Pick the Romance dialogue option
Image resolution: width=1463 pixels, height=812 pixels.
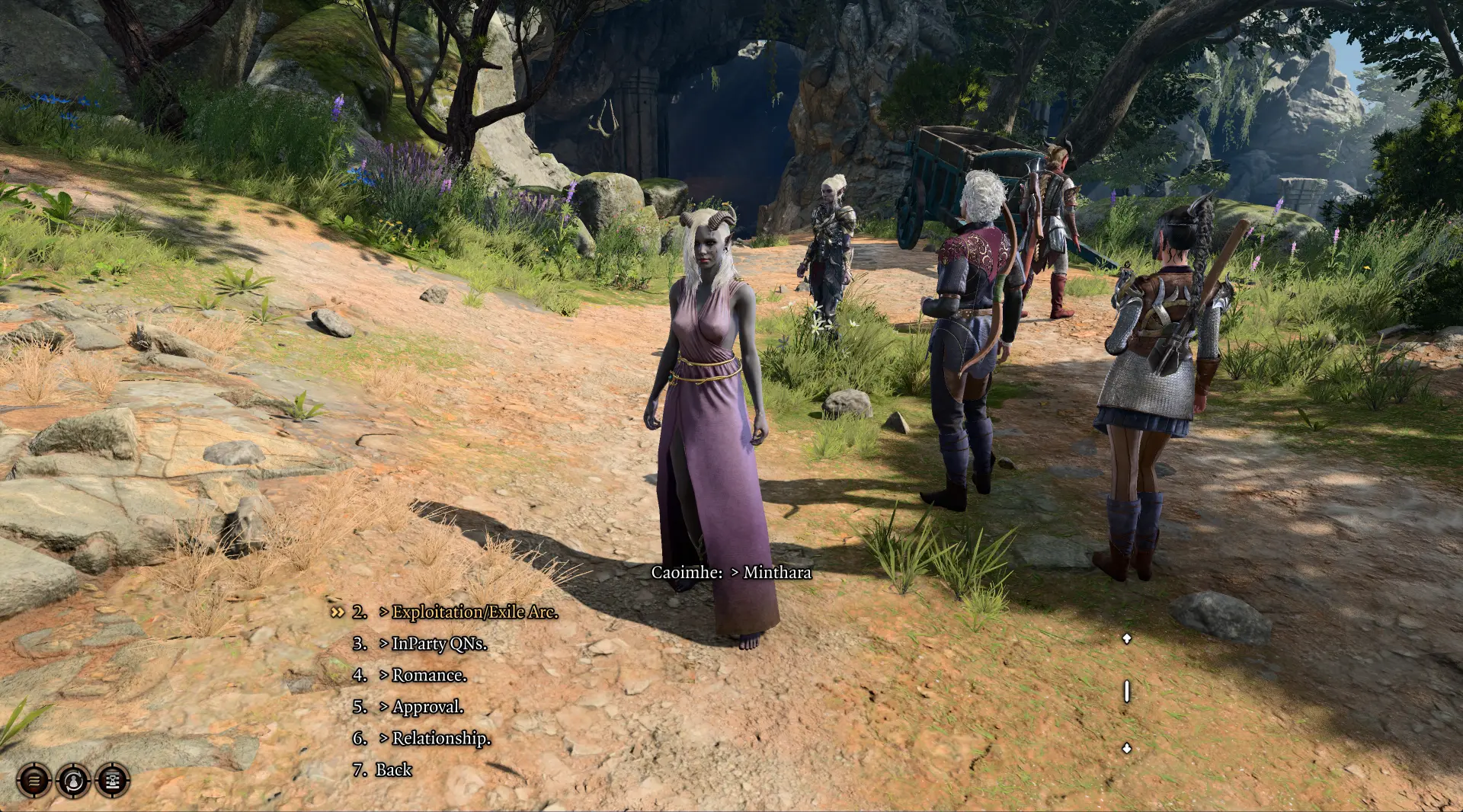[x=429, y=676]
